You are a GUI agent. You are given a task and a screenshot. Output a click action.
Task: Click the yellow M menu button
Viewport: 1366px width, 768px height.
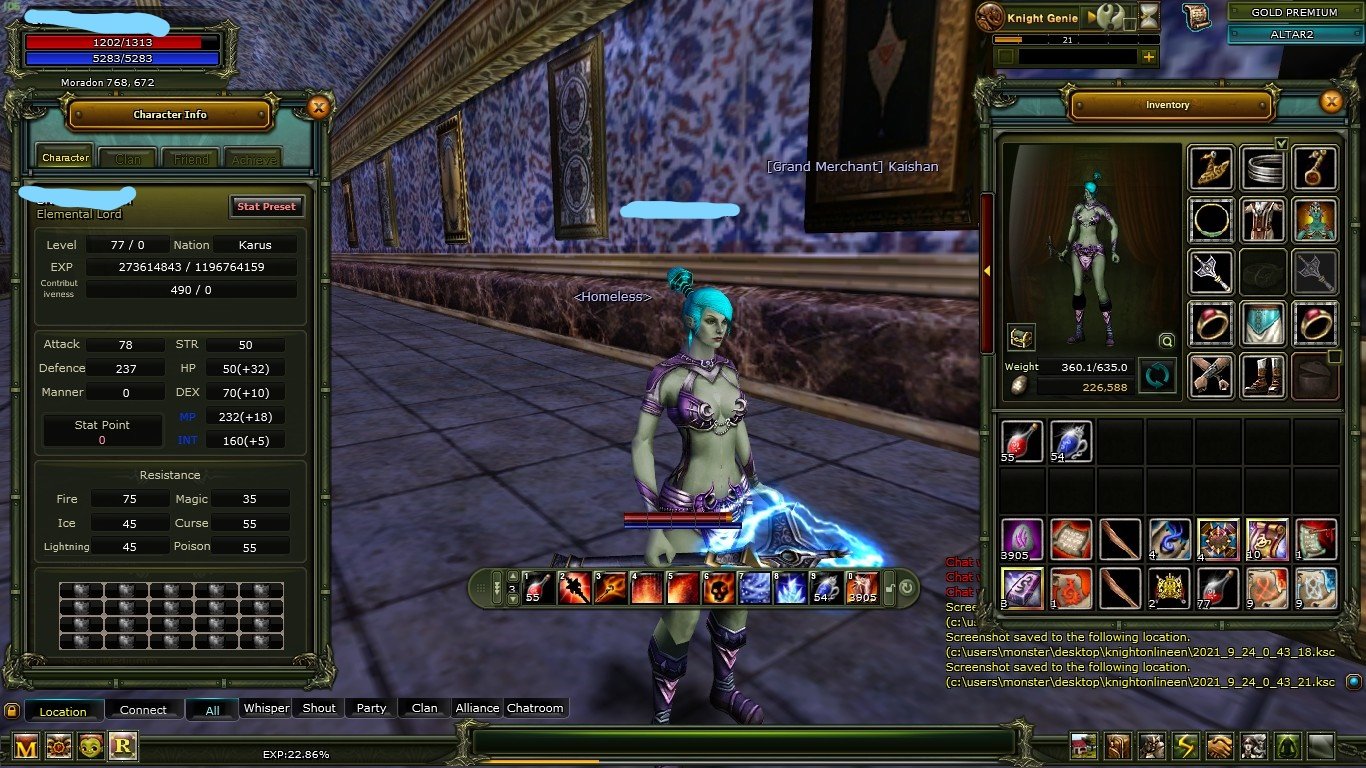pyautogui.click(x=26, y=746)
